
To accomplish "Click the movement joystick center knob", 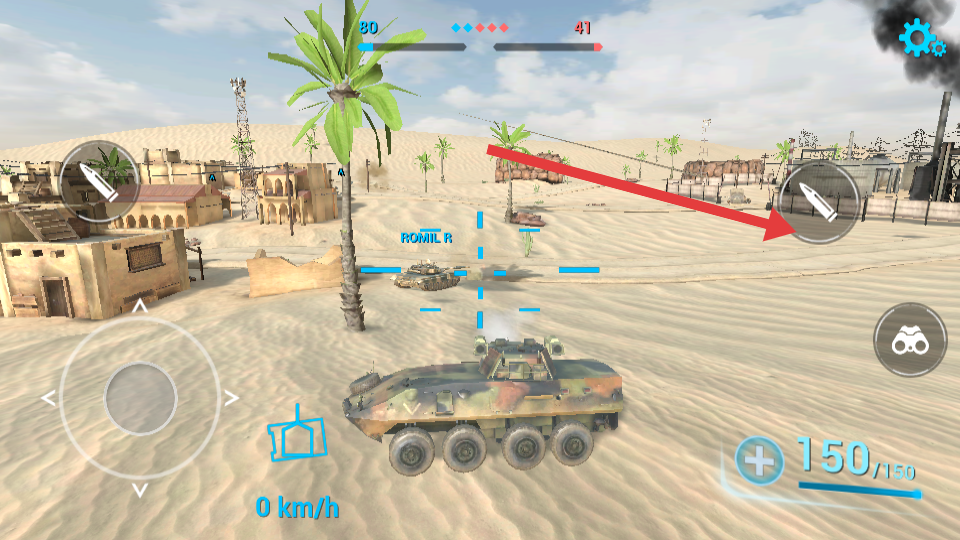I will pos(140,398).
